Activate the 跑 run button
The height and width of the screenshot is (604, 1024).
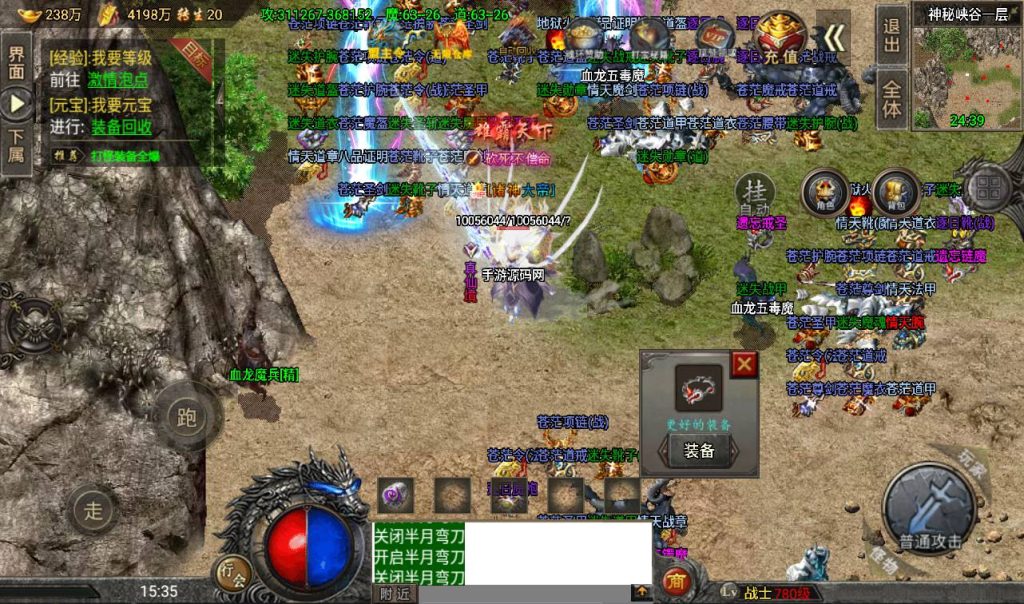point(185,416)
